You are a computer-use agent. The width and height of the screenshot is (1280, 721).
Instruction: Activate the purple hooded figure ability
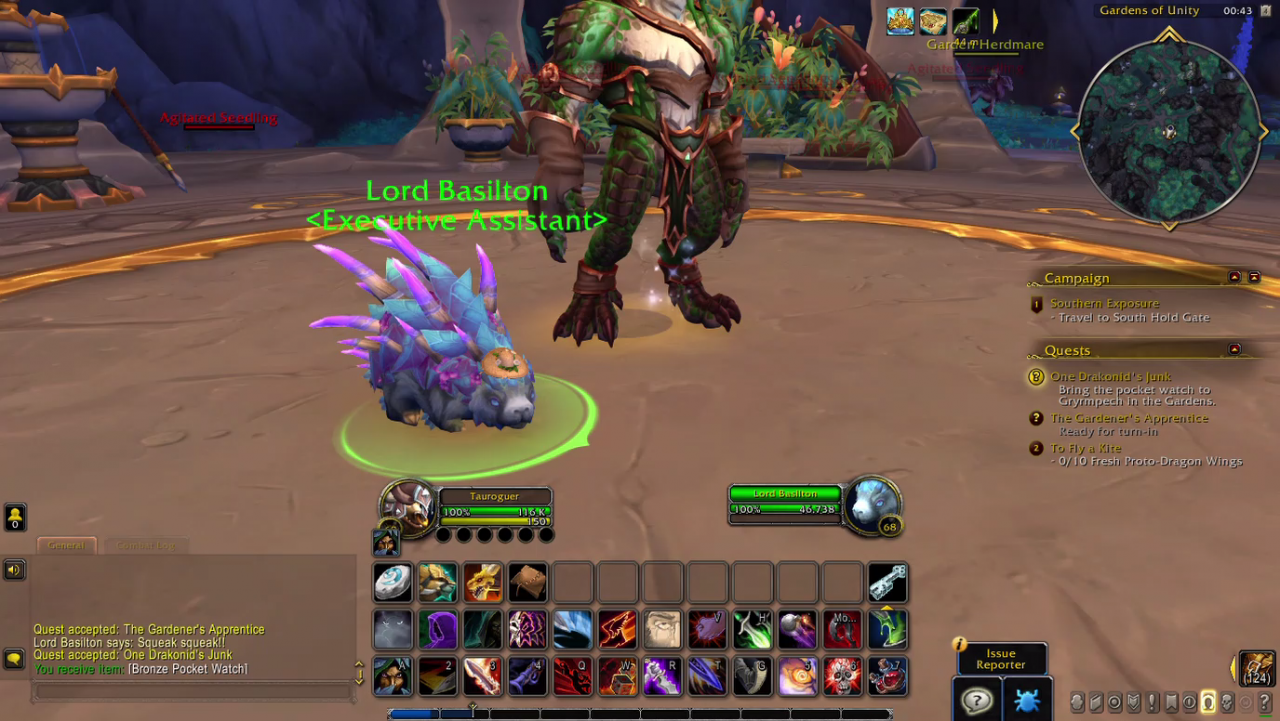[x=438, y=630]
